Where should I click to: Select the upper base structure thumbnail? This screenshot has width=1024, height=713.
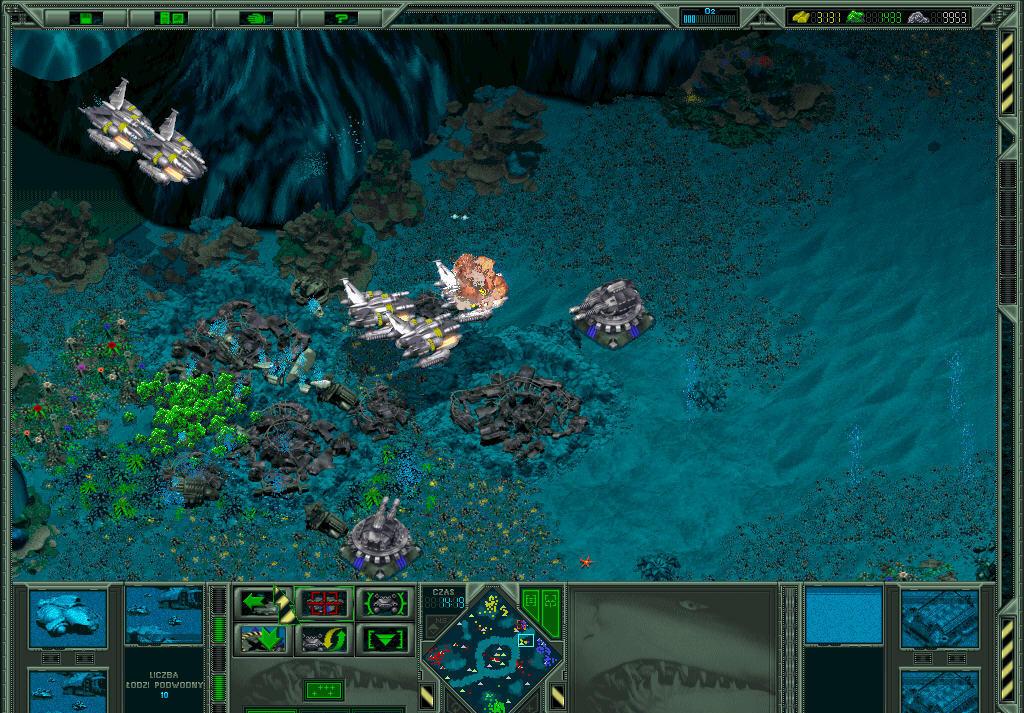(939, 618)
